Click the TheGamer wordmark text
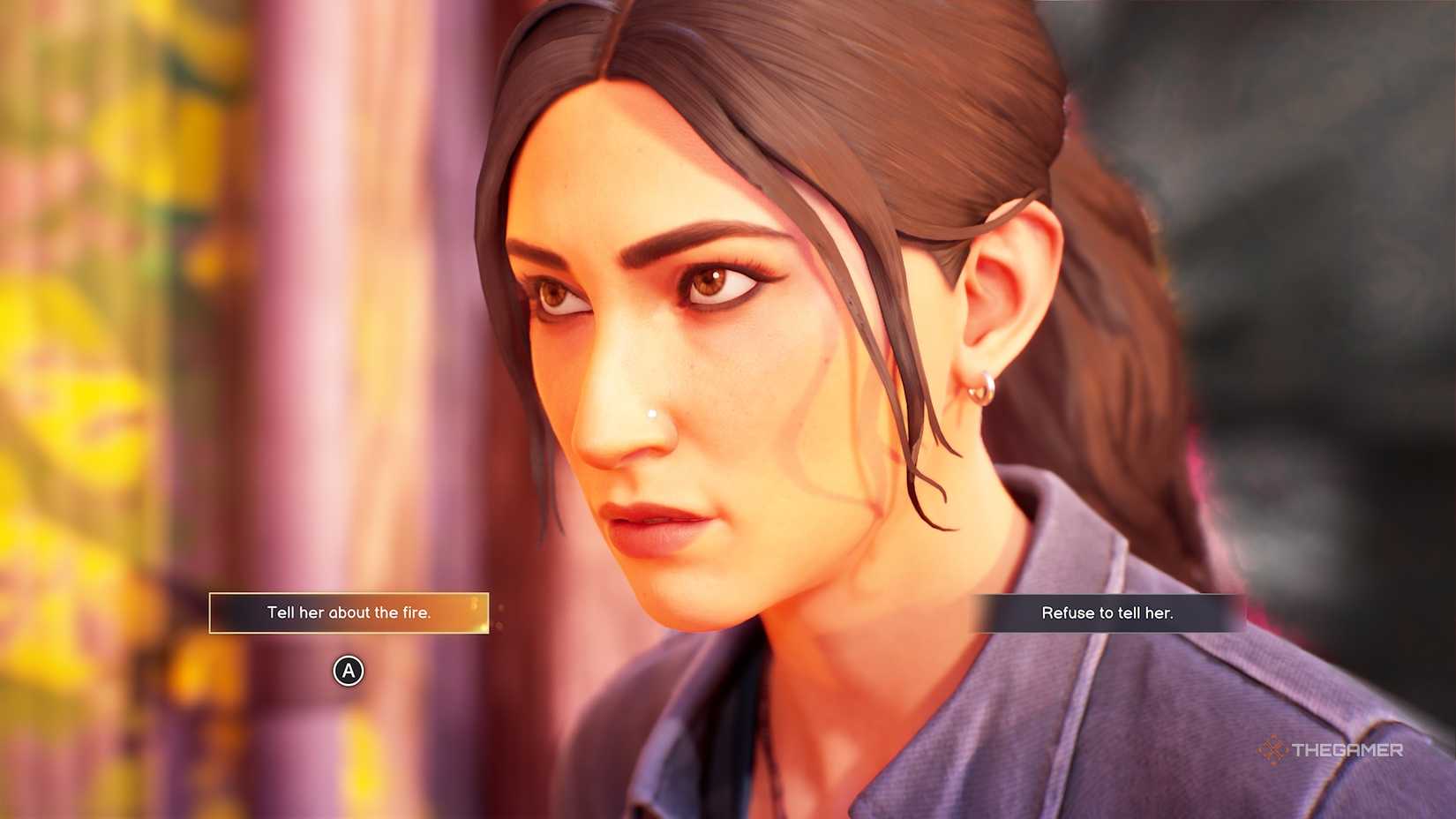Image resolution: width=1456 pixels, height=819 pixels. point(1347,752)
